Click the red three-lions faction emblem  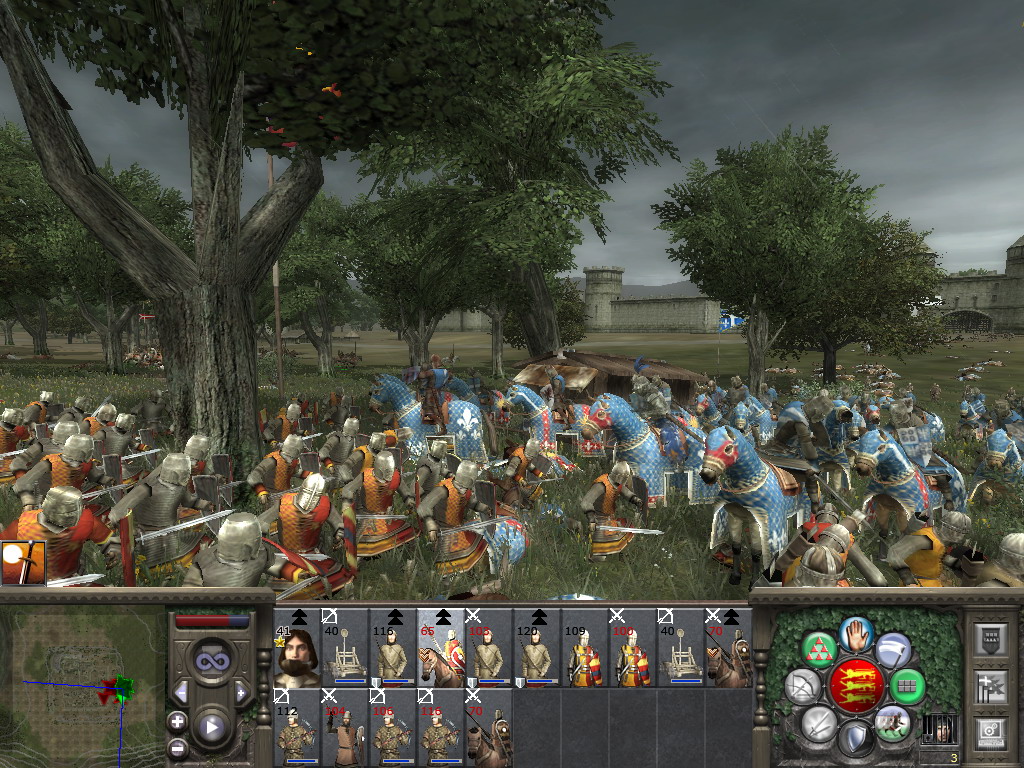point(856,686)
